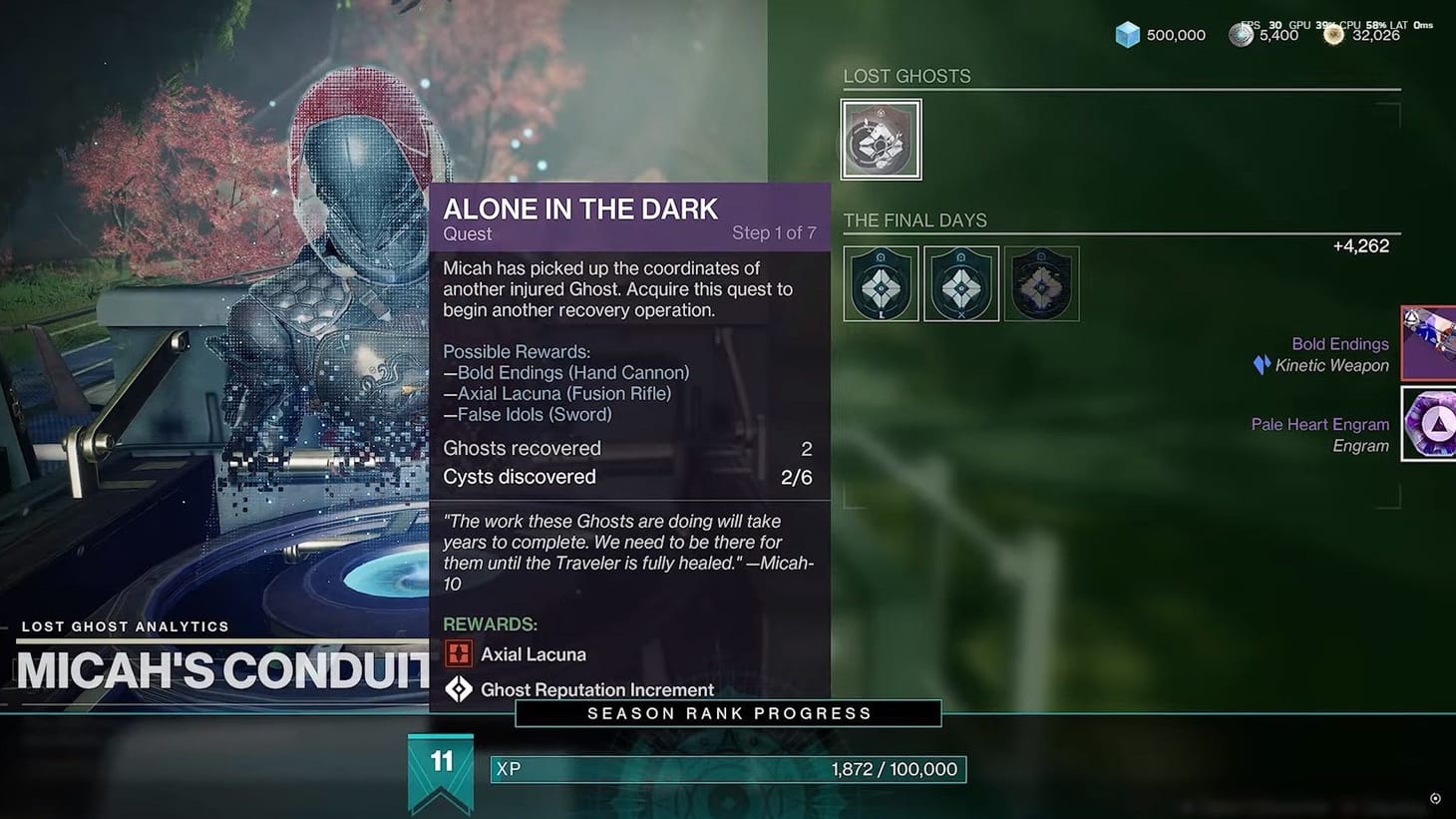
Task: Click the Season Rank Progress banner
Action: point(727,712)
